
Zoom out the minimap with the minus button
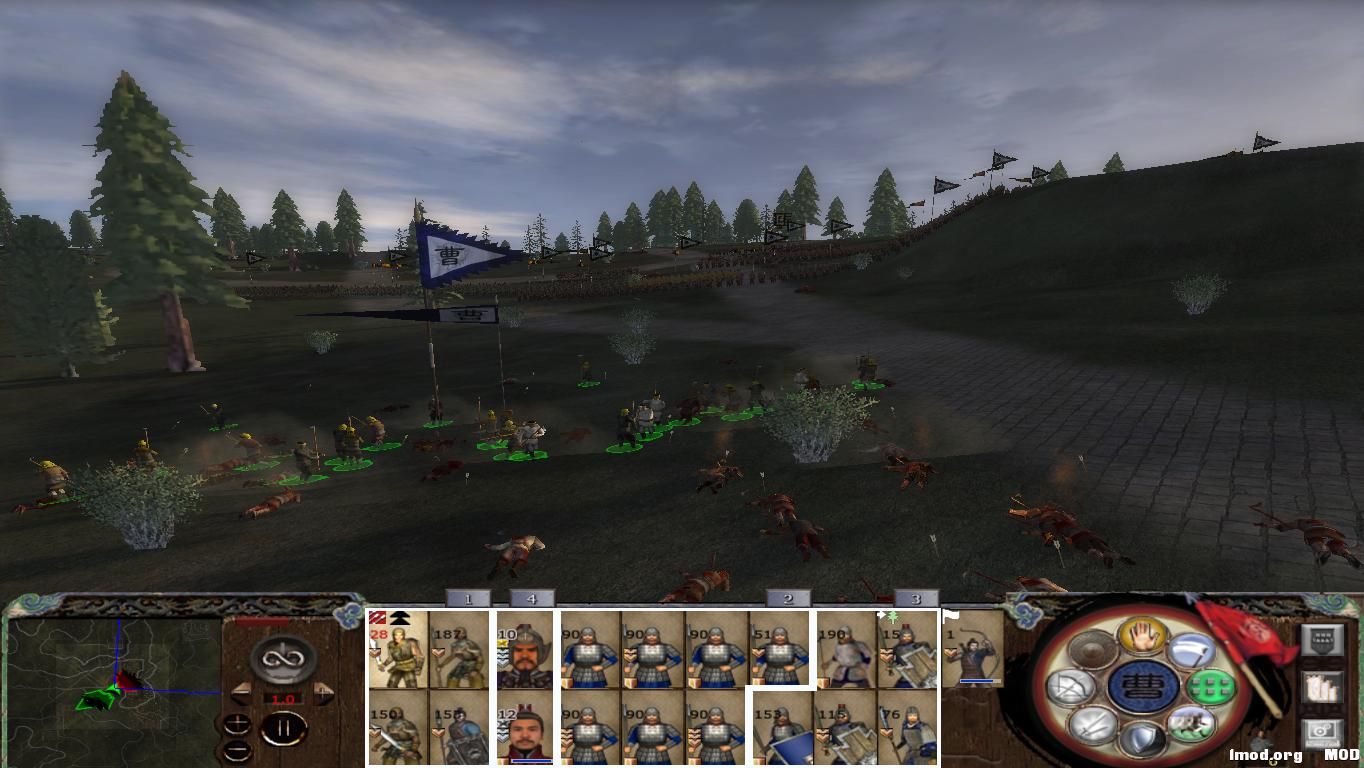click(x=237, y=750)
